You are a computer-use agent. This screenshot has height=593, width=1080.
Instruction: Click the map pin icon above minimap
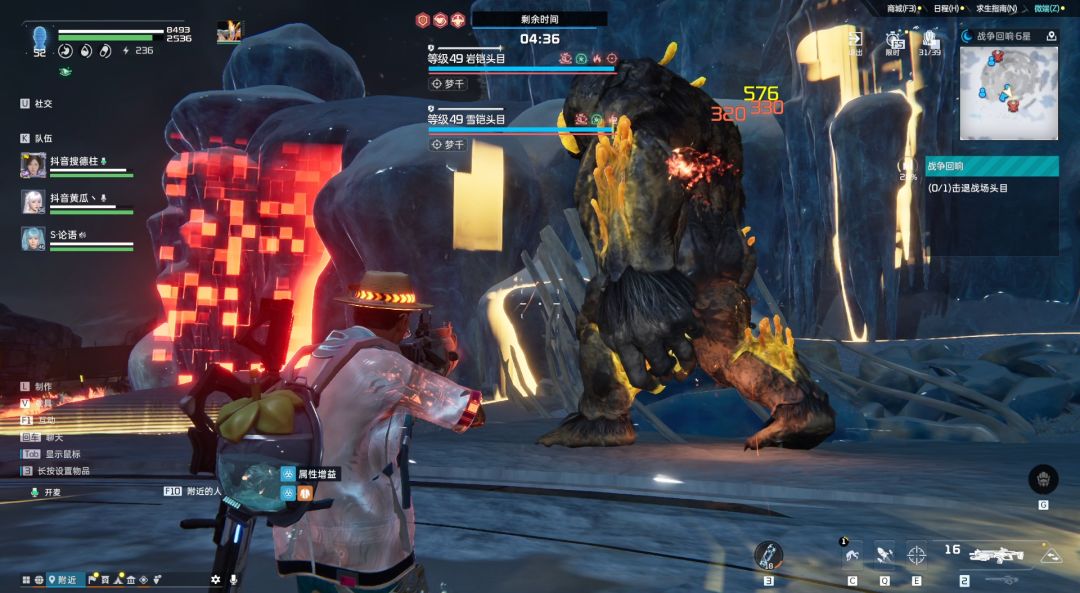pos(1051,36)
